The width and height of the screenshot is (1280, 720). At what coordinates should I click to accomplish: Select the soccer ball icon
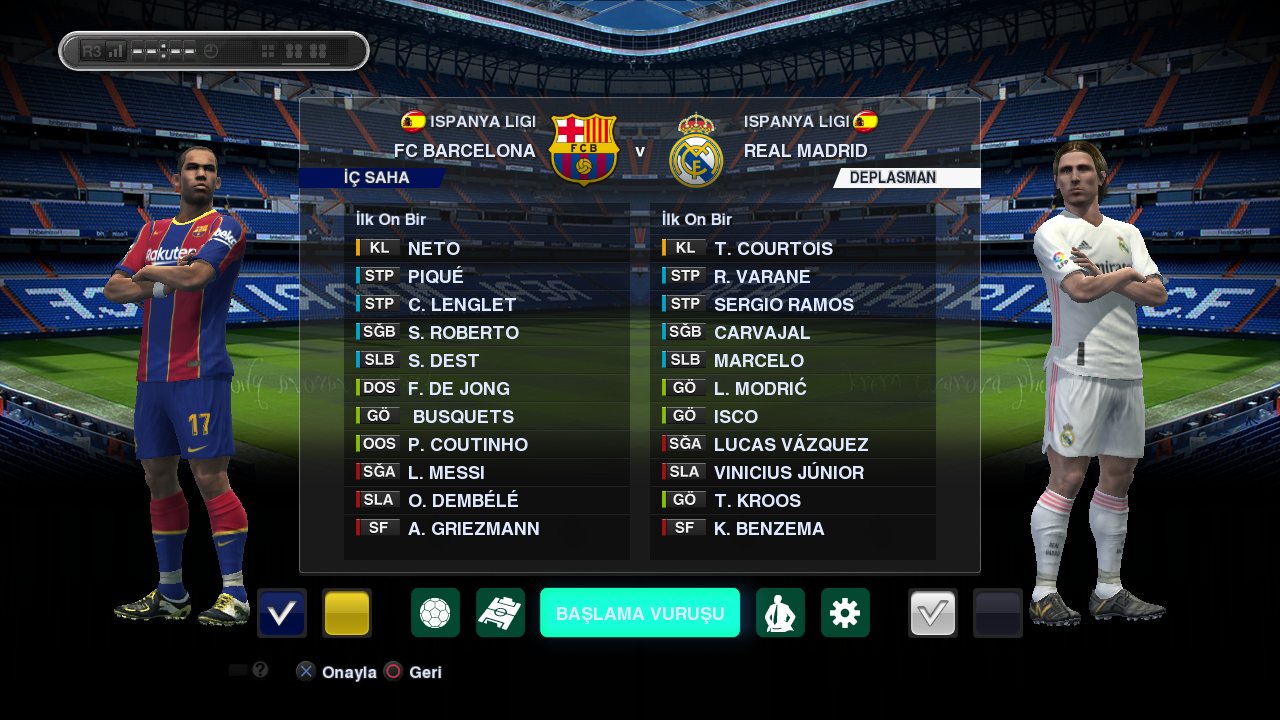coord(435,613)
